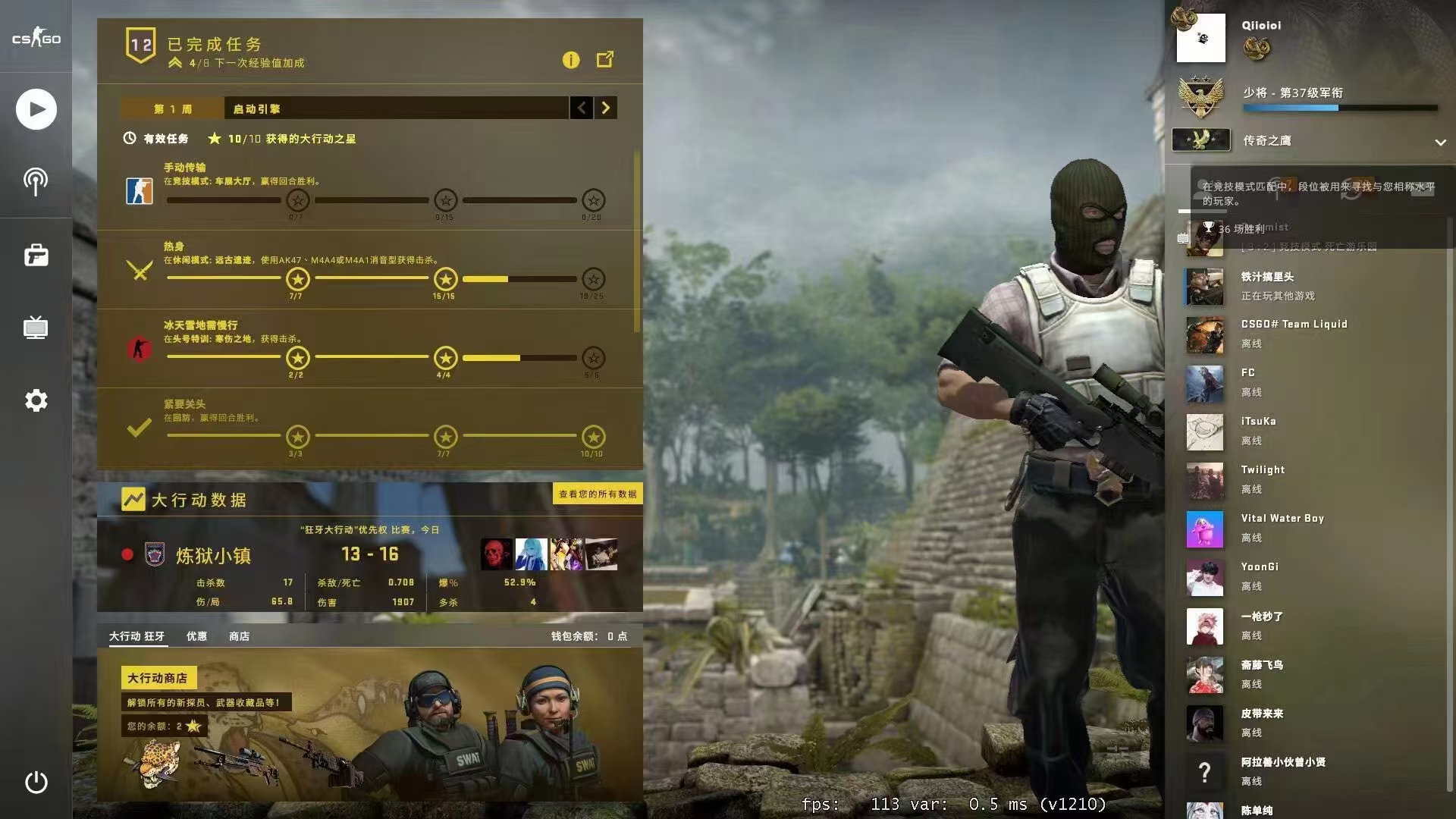1456x819 pixels.
Task: Select the 冰天雪地需慢行 red mission icon
Action: click(140, 350)
